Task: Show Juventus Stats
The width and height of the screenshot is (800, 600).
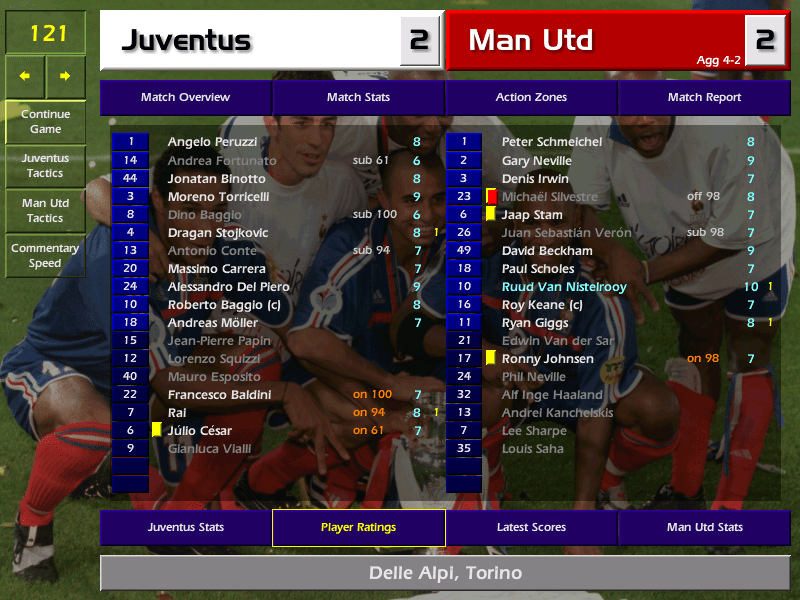Action: (x=185, y=528)
